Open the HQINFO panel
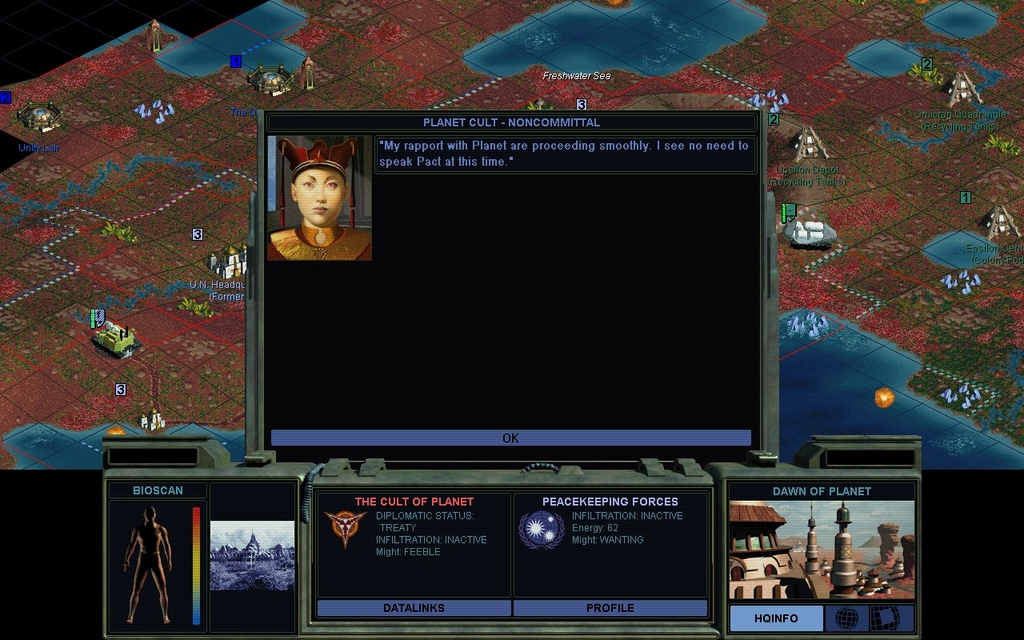The image size is (1024, 640). tap(775, 618)
